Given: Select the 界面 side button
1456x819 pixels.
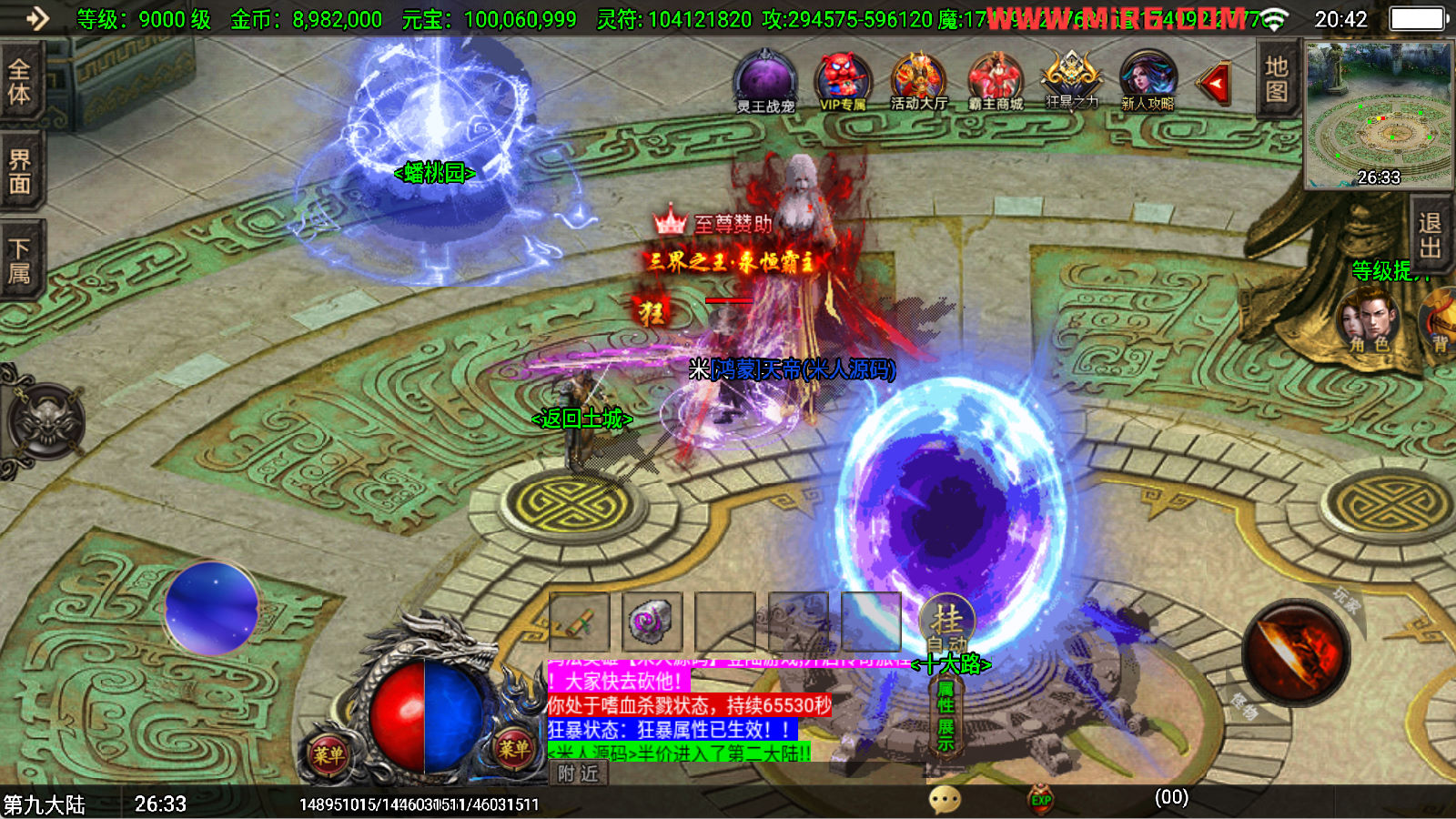Looking at the screenshot, I should click(x=20, y=172).
